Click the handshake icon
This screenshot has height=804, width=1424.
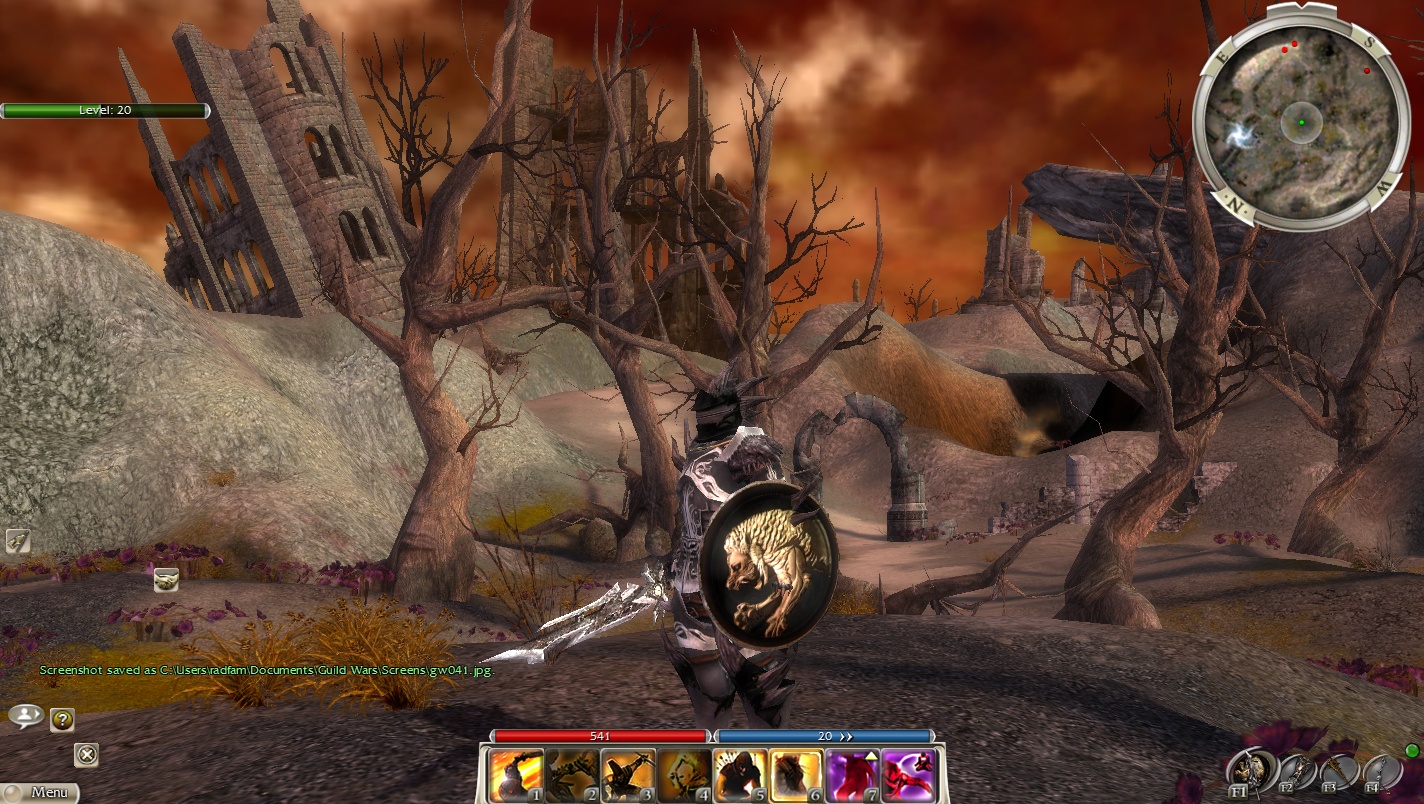(166, 579)
